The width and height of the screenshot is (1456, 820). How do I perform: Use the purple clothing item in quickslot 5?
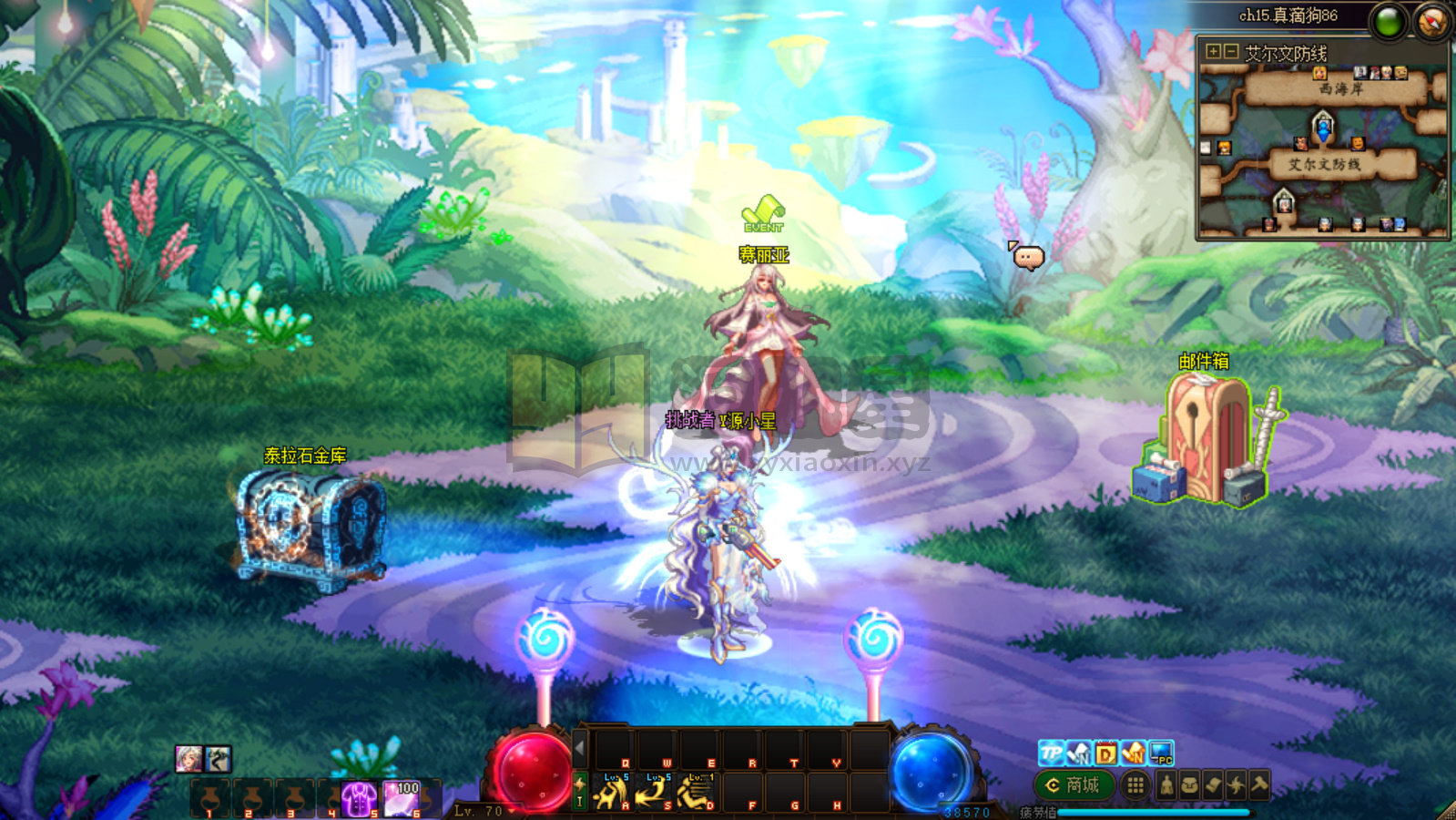tap(358, 798)
